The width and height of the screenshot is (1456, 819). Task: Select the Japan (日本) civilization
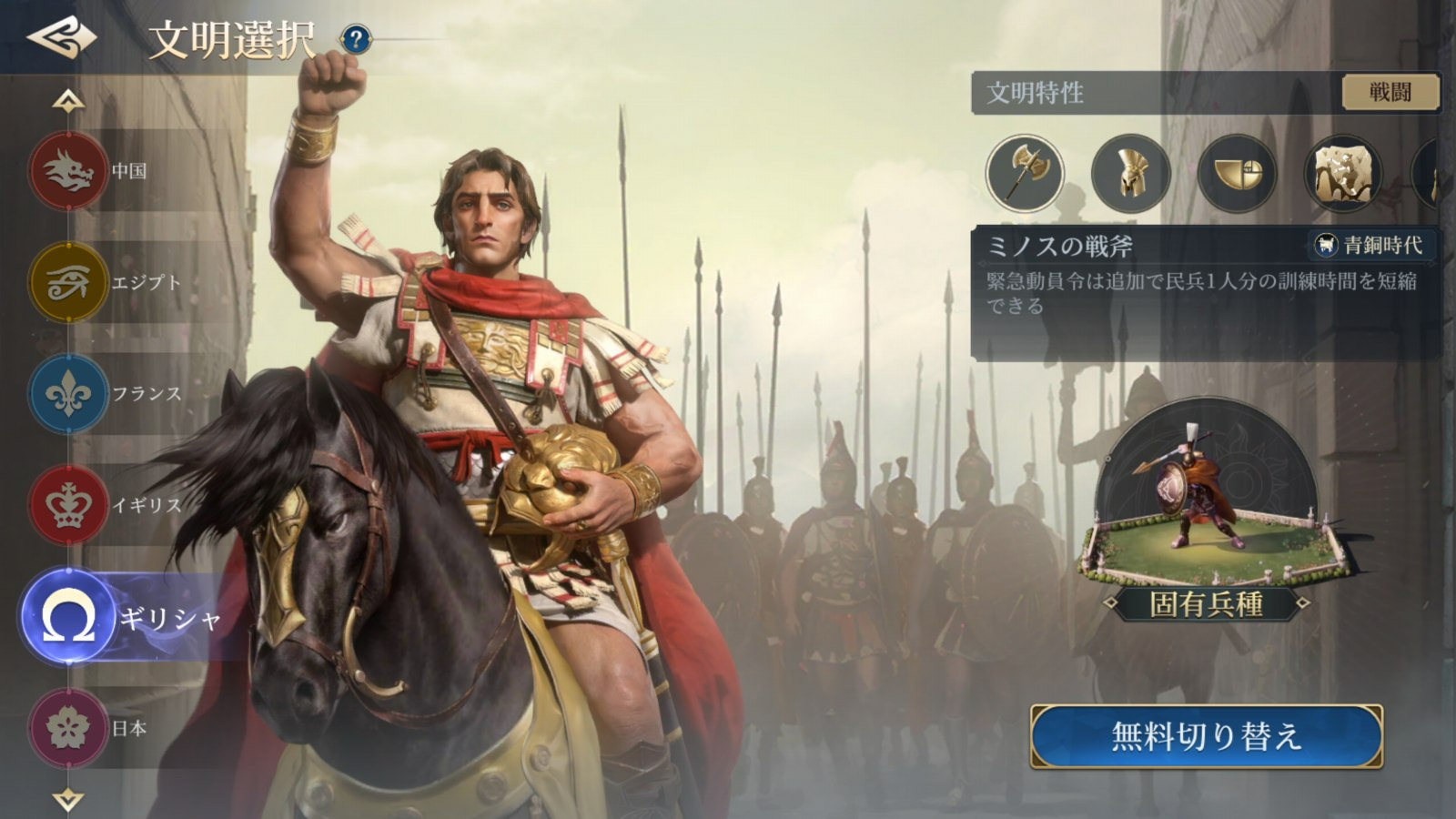click(68, 728)
